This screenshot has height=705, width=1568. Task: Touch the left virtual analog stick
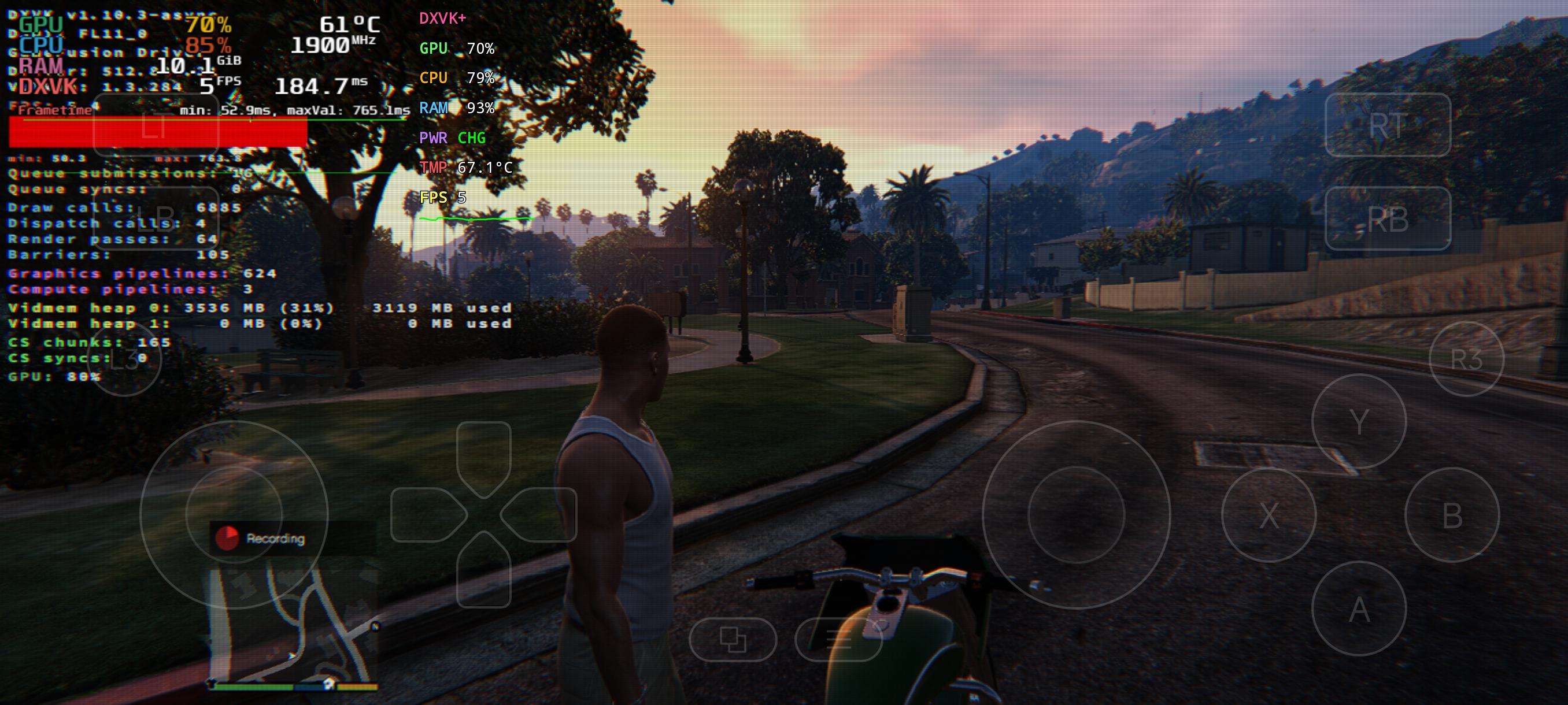click(234, 515)
